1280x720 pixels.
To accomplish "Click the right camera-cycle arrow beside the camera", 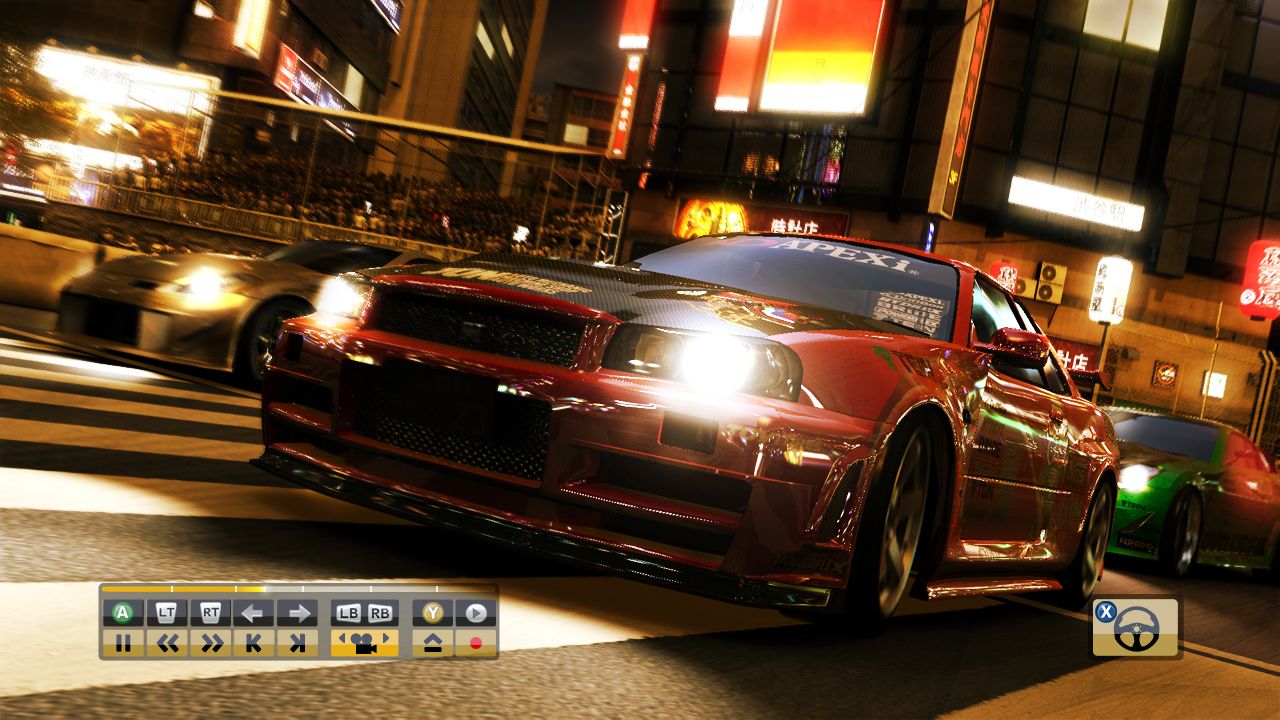I will pyautogui.click(x=386, y=638).
